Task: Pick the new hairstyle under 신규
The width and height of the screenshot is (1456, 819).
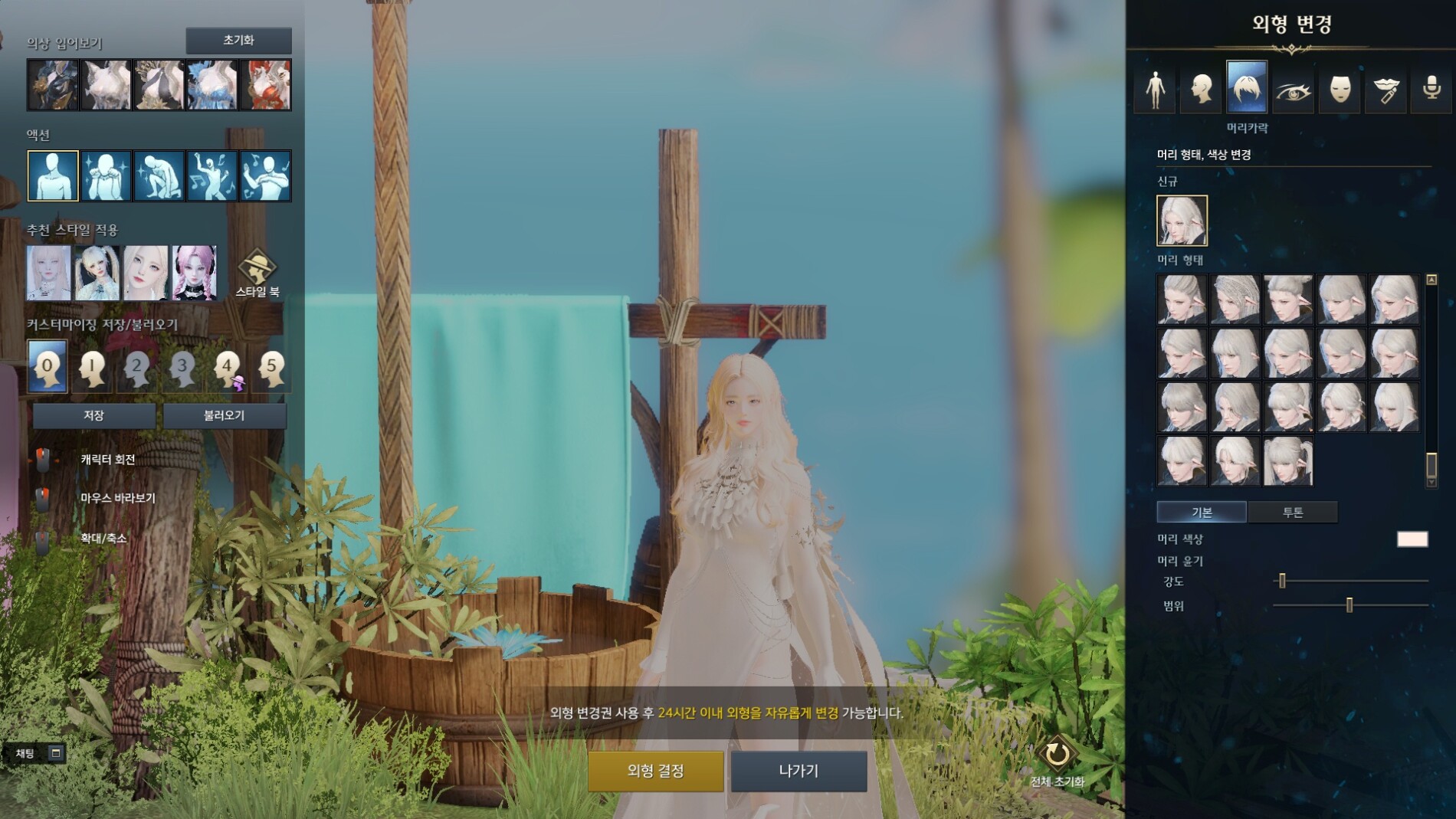Action: (1182, 221)
